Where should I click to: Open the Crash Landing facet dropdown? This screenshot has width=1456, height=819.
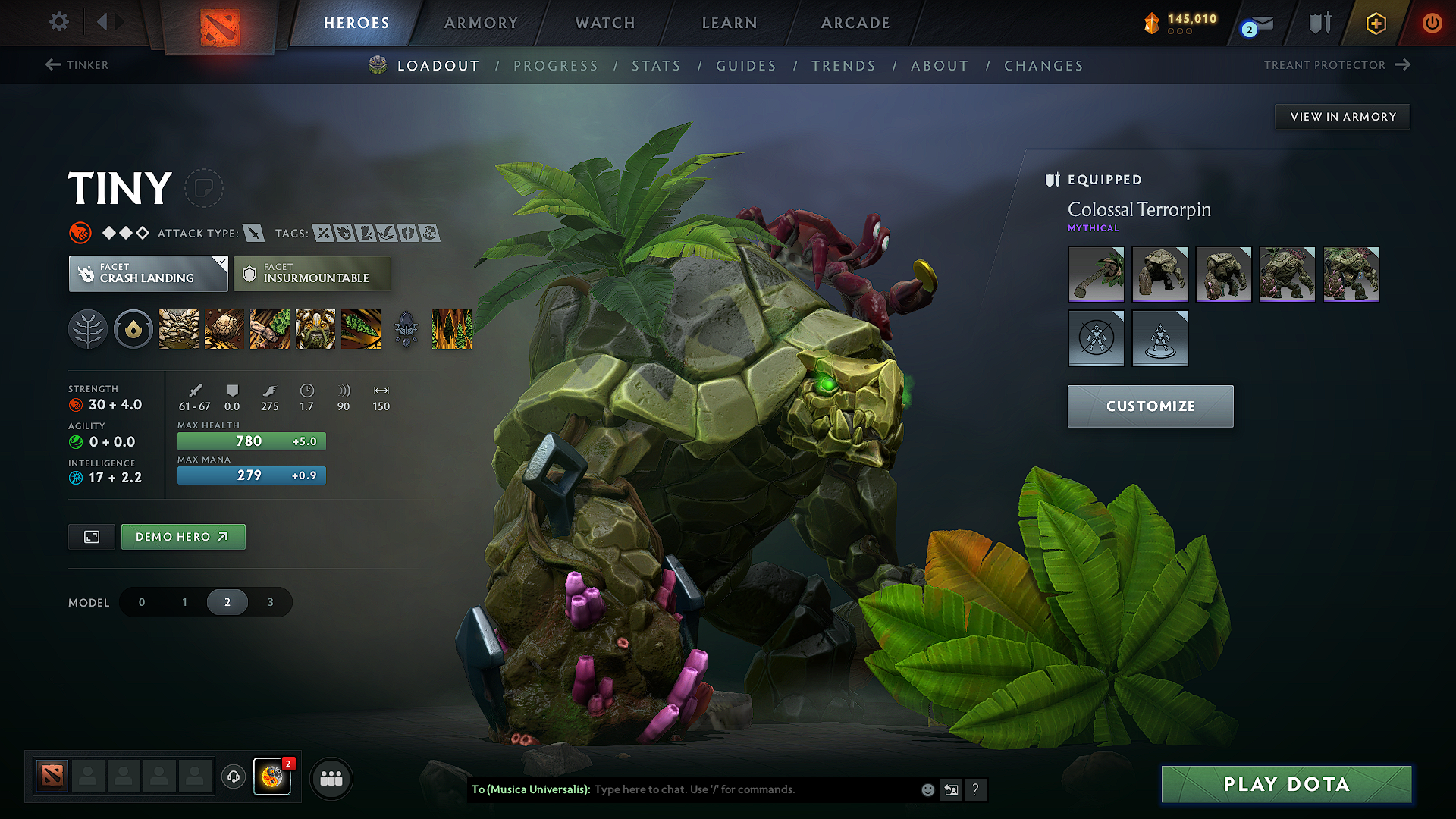click(148, 273)
